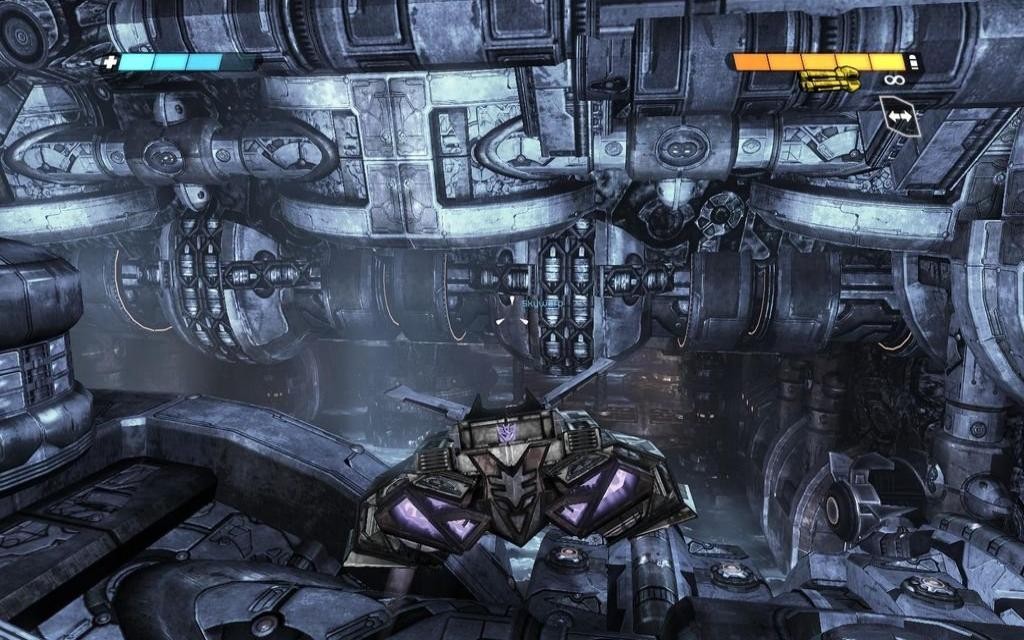Activate the double-arrow ability icon
1024x640 pixels.
(x=900, y=117)
